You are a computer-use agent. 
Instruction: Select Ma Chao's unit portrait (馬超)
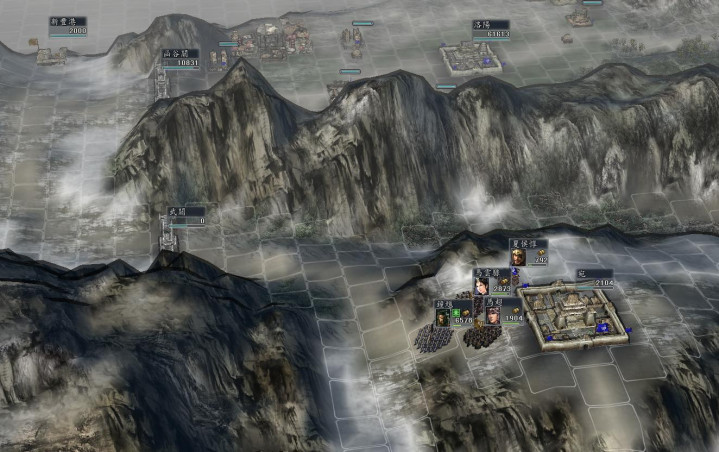tap(493, 315)
